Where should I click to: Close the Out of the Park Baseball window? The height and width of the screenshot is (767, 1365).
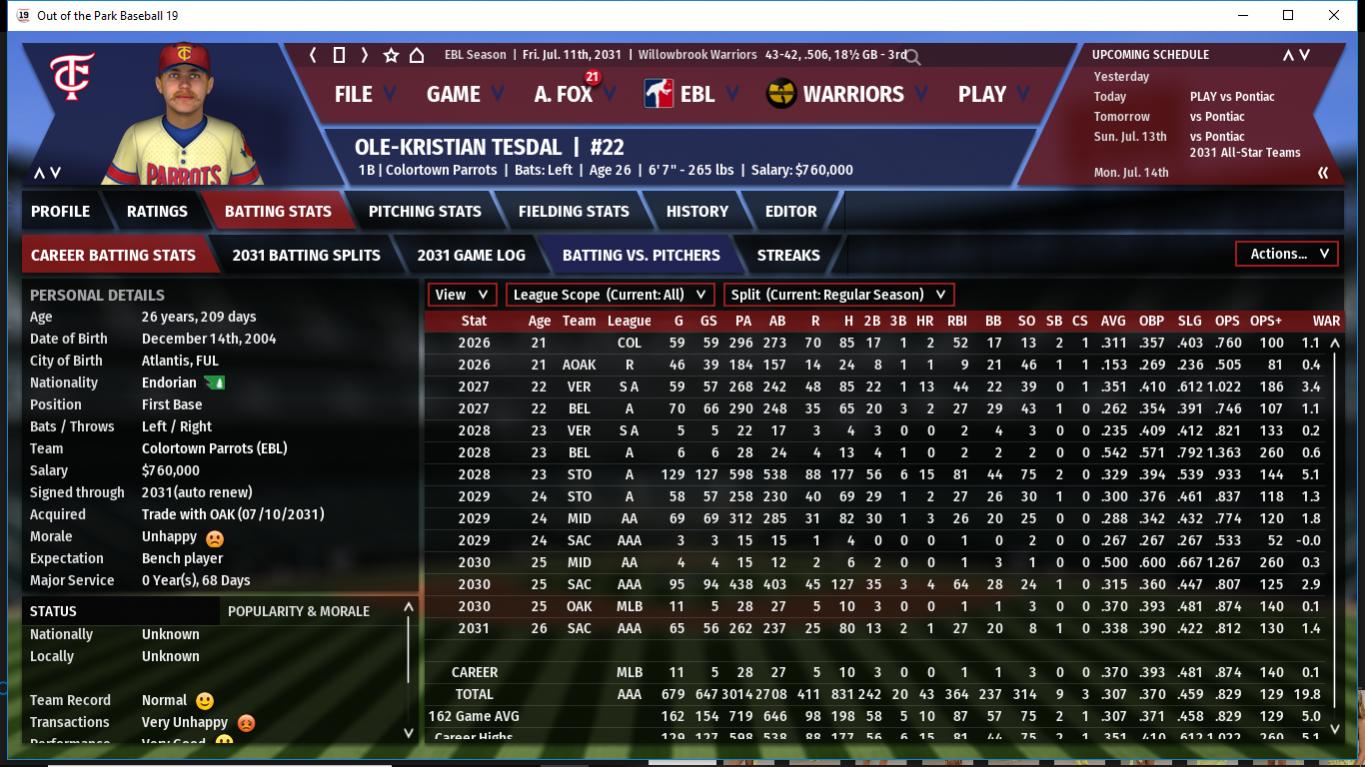coord(1334,15)
